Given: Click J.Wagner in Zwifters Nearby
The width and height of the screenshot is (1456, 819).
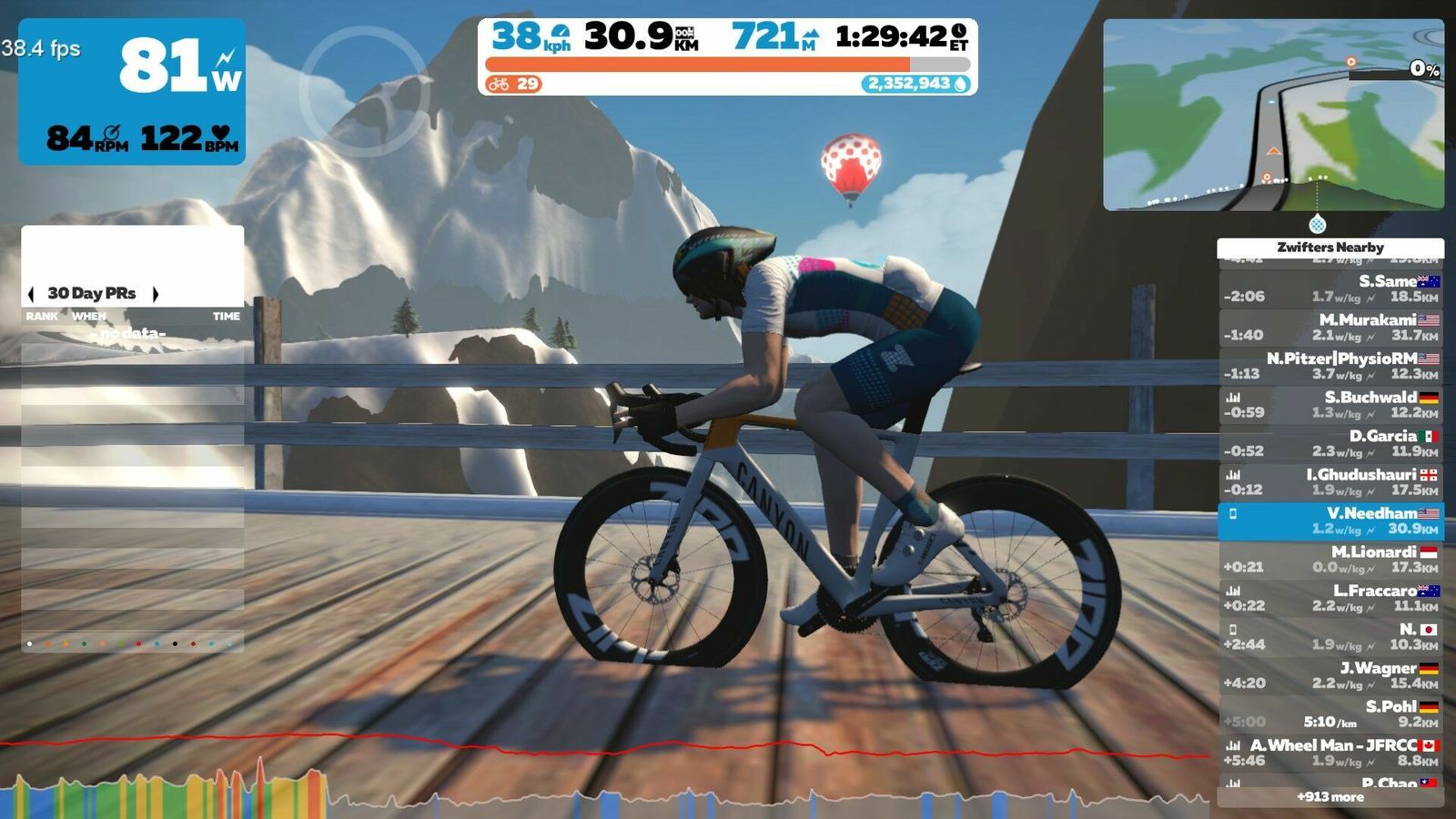Looking at the screenshot, I should point(1330,675).
